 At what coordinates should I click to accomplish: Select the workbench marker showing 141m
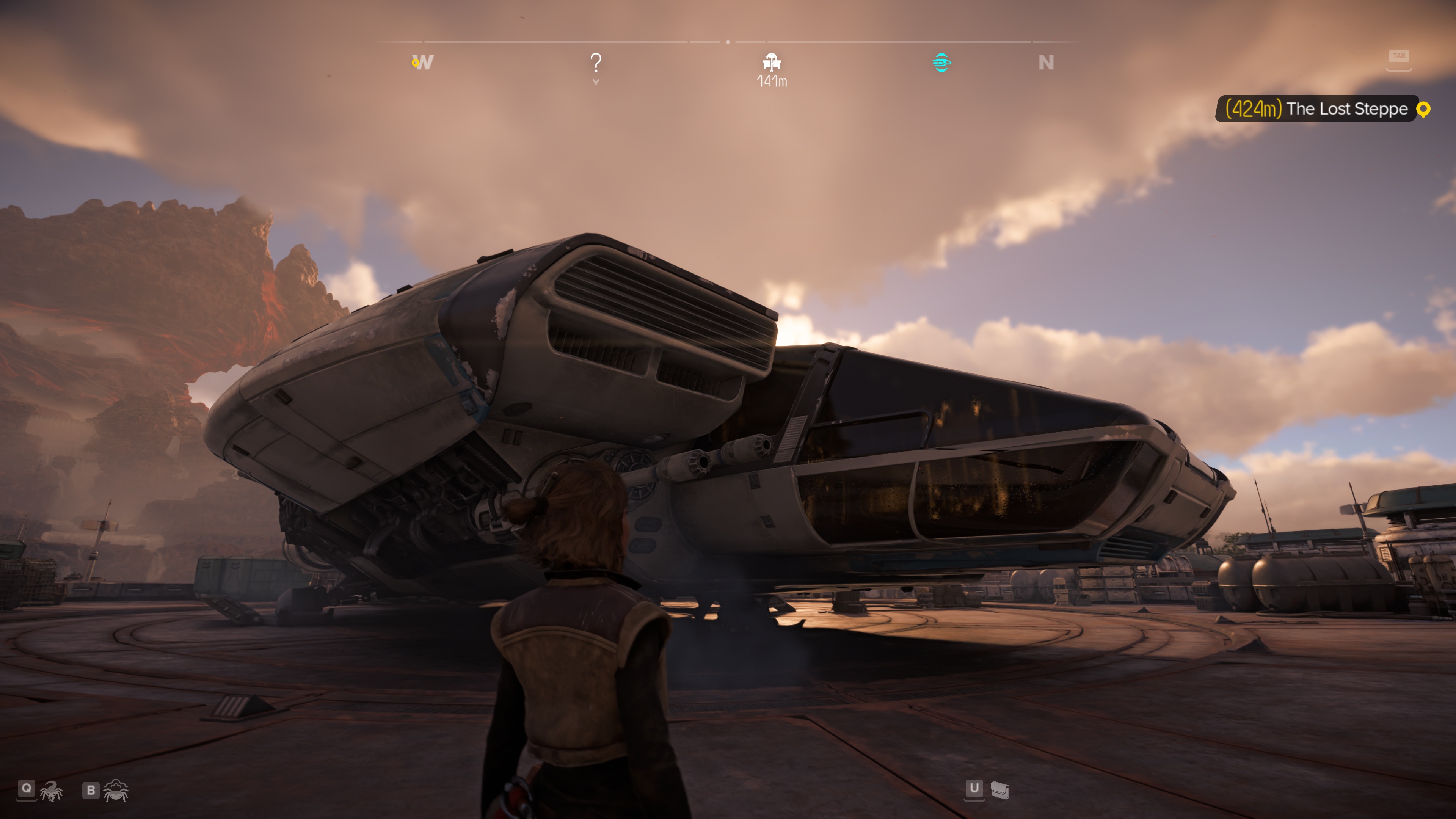point(772,62)
